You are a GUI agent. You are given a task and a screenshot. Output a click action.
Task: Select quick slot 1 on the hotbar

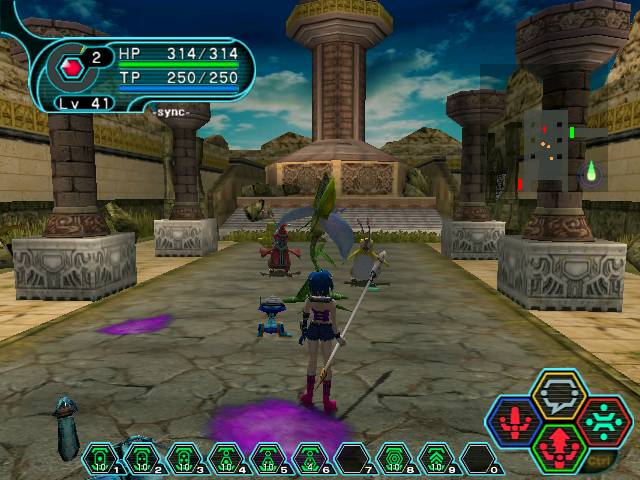pyautogui.click(x=100, y=459)
